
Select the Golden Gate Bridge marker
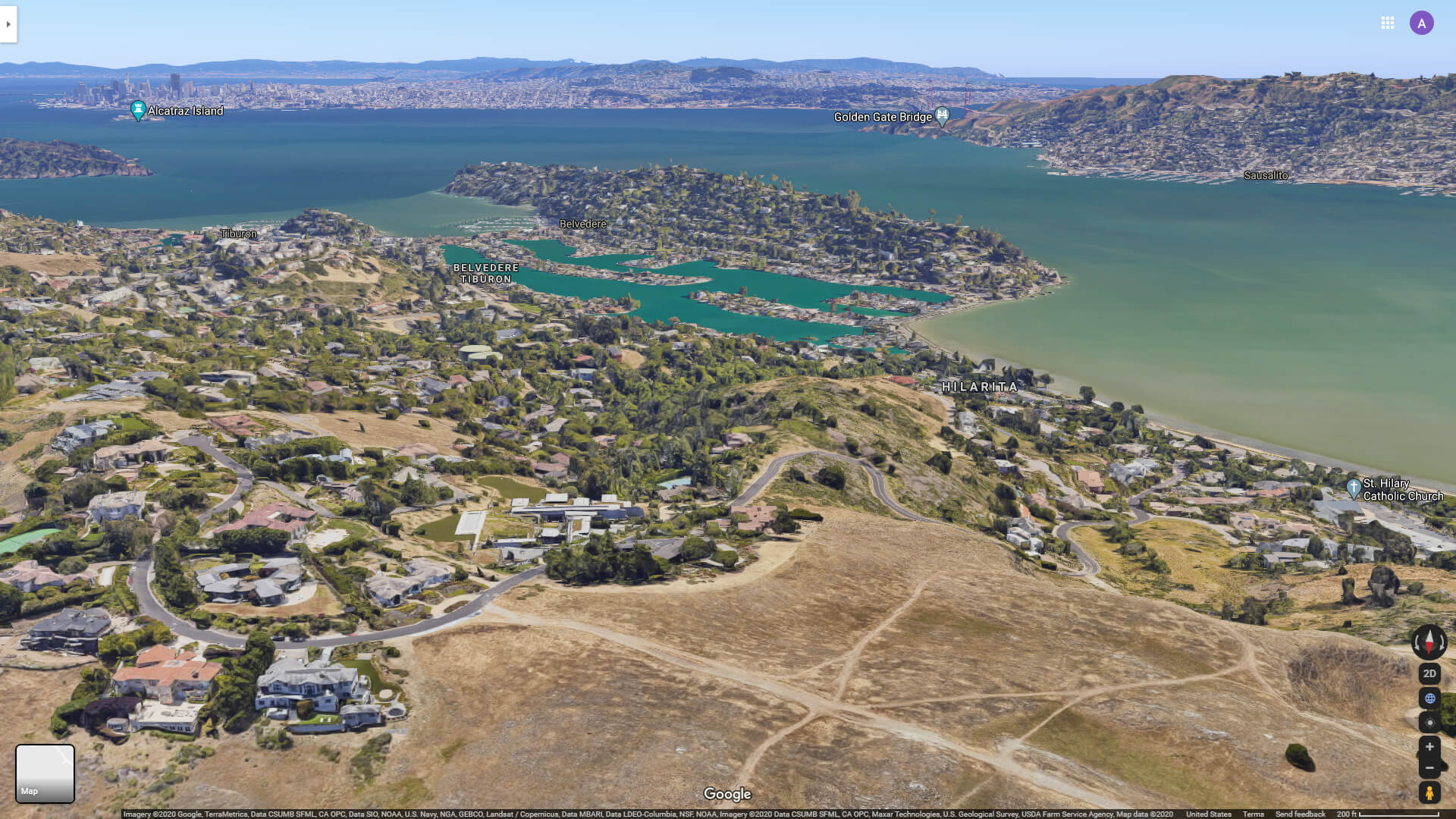pos(942,114)
